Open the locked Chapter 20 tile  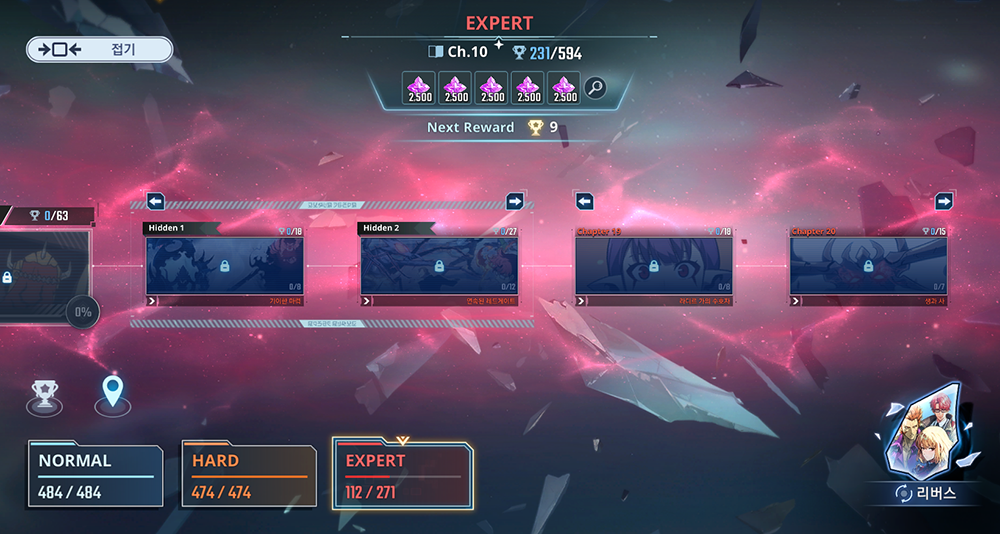tap(868, 266)
